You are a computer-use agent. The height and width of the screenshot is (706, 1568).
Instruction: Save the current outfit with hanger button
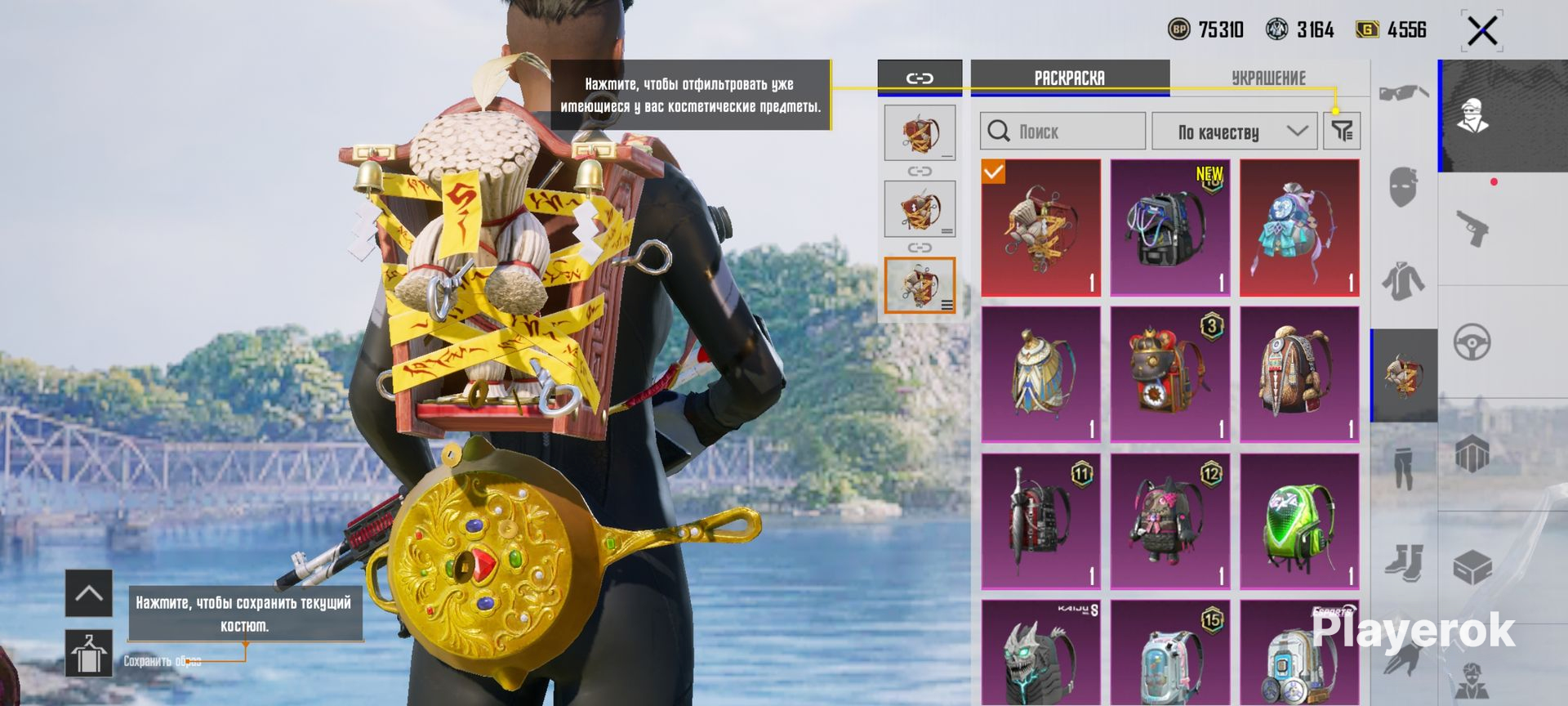click(x=88, y=654)
